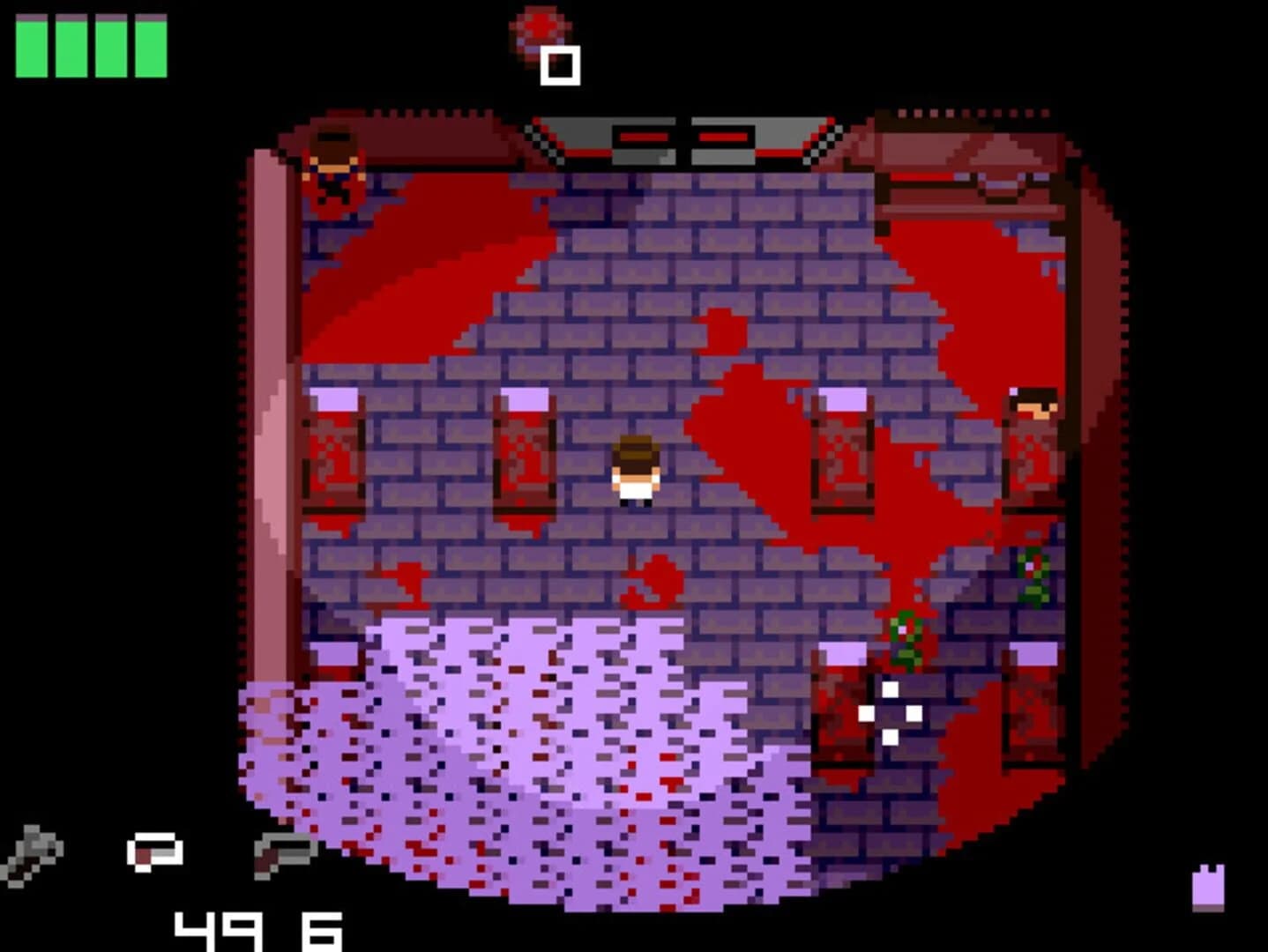Click the red ammo pickup at the top
The height and width of the screenshot is (952, 1268).
click(x=539, y=23)
